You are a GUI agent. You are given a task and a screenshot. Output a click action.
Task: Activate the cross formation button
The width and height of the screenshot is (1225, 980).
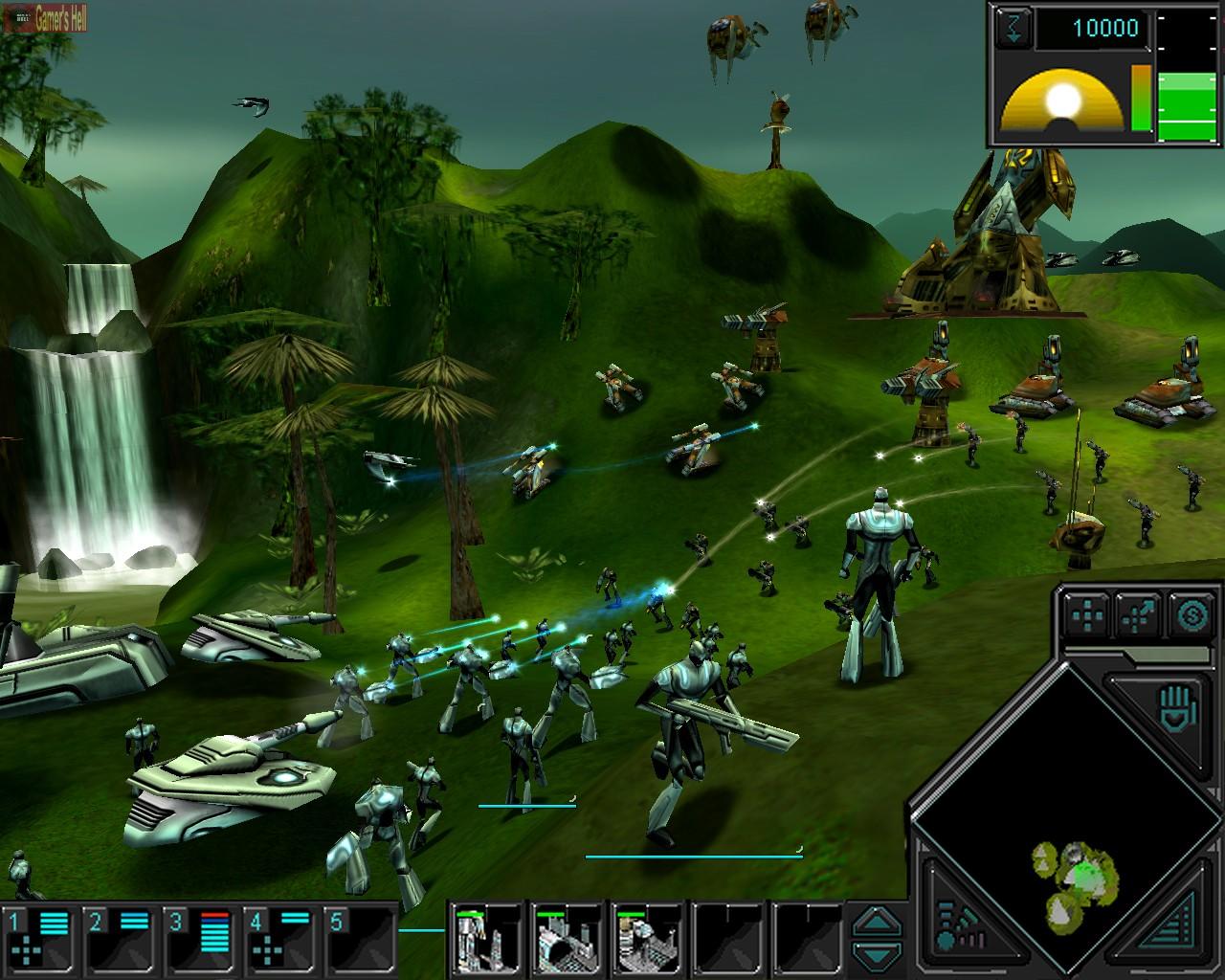tap(1088, 615)
